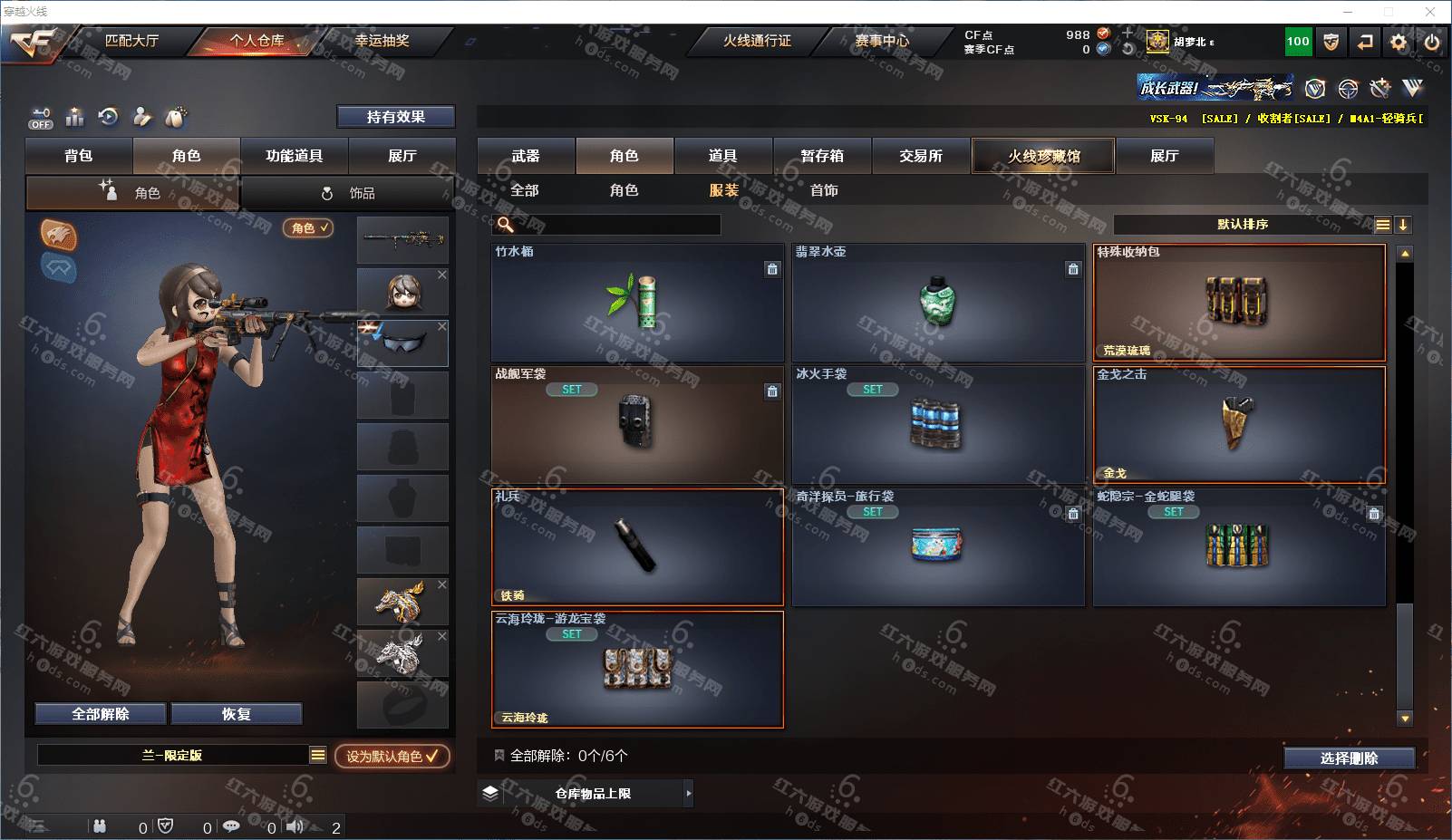Click 全部解除 to unequip all
Screen dimensions: 1452x840
click(101, 714)
